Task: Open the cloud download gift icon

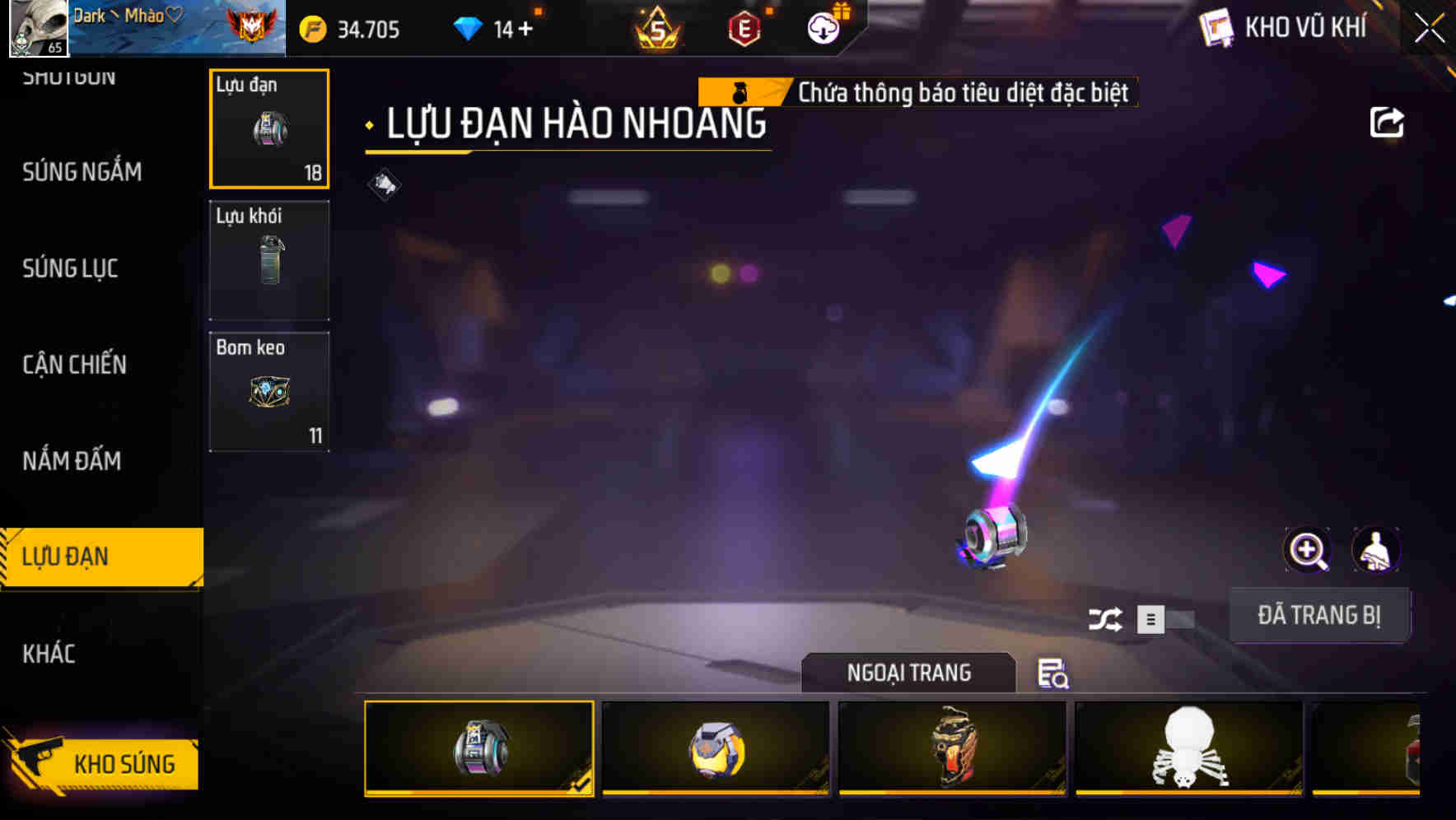Action: [824, 29]
